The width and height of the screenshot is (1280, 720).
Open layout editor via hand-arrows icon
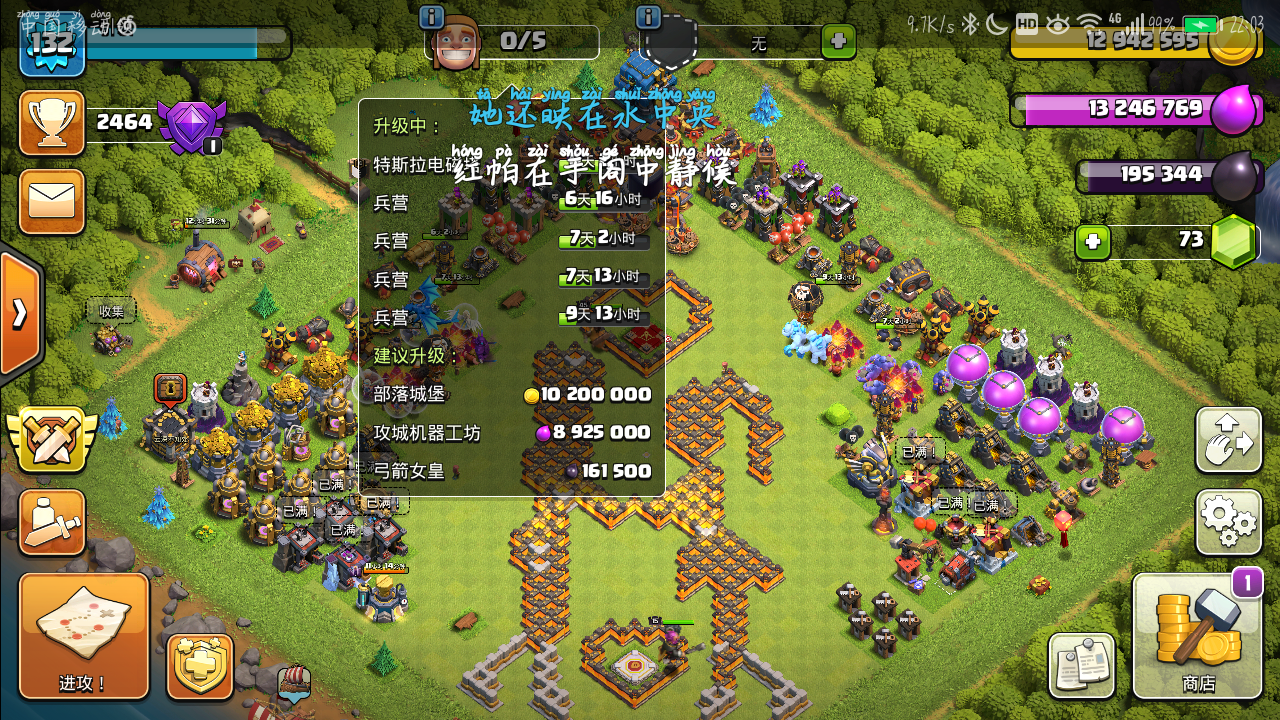coord(1229,440)
